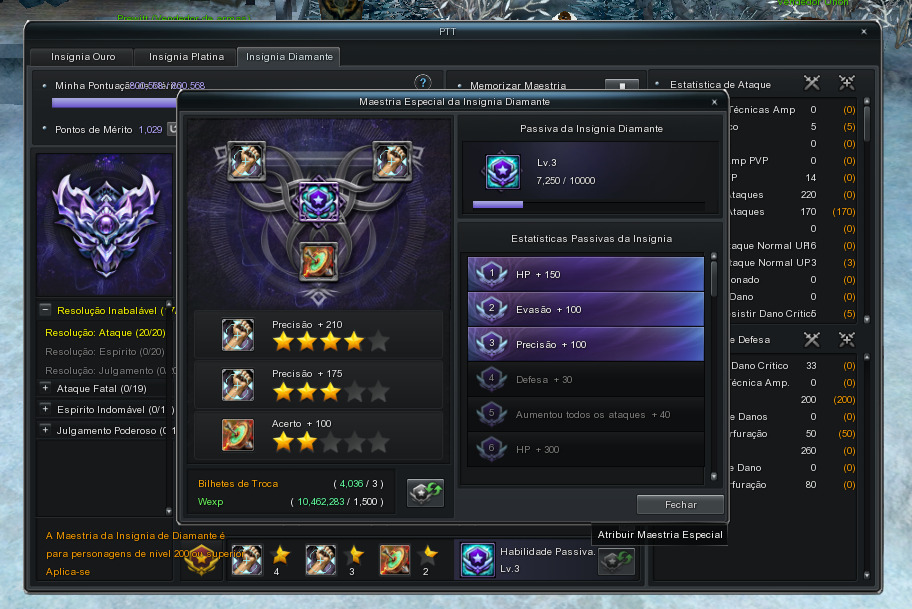Screen dimensions: 912x609
Task: Click the Fechar button
Action: [x=680, y=504]
